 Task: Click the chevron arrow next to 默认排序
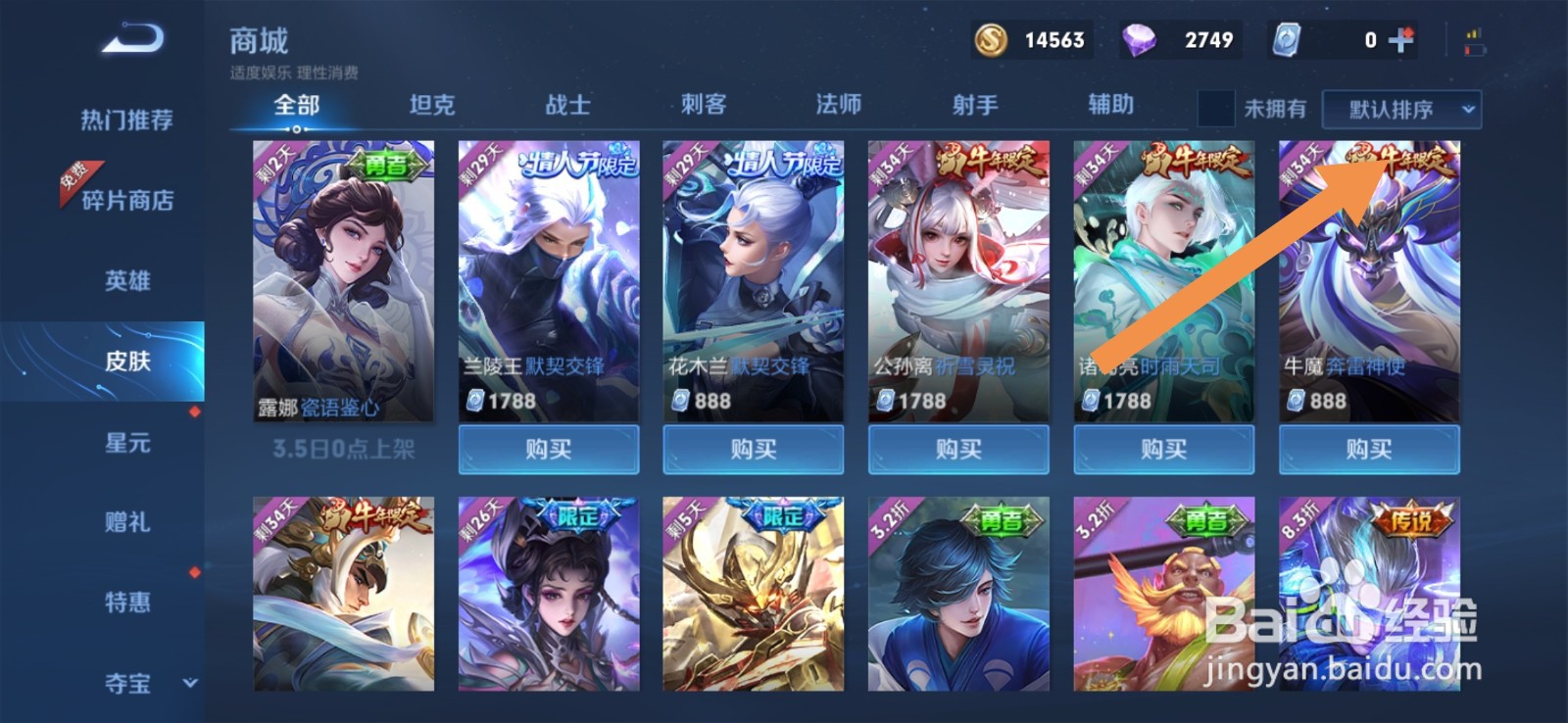click(1468, 109)
